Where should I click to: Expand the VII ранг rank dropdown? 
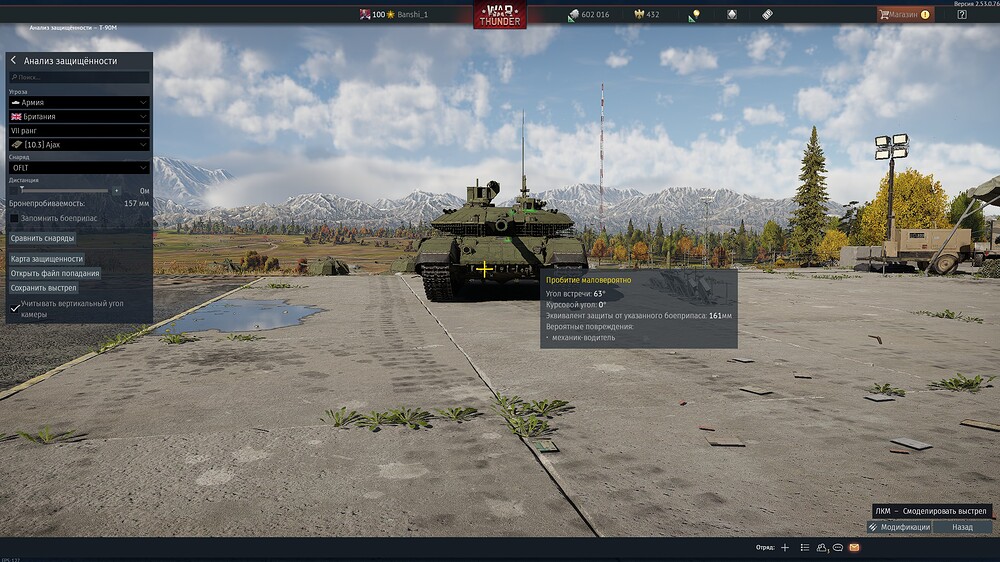(x=79, y=130)
